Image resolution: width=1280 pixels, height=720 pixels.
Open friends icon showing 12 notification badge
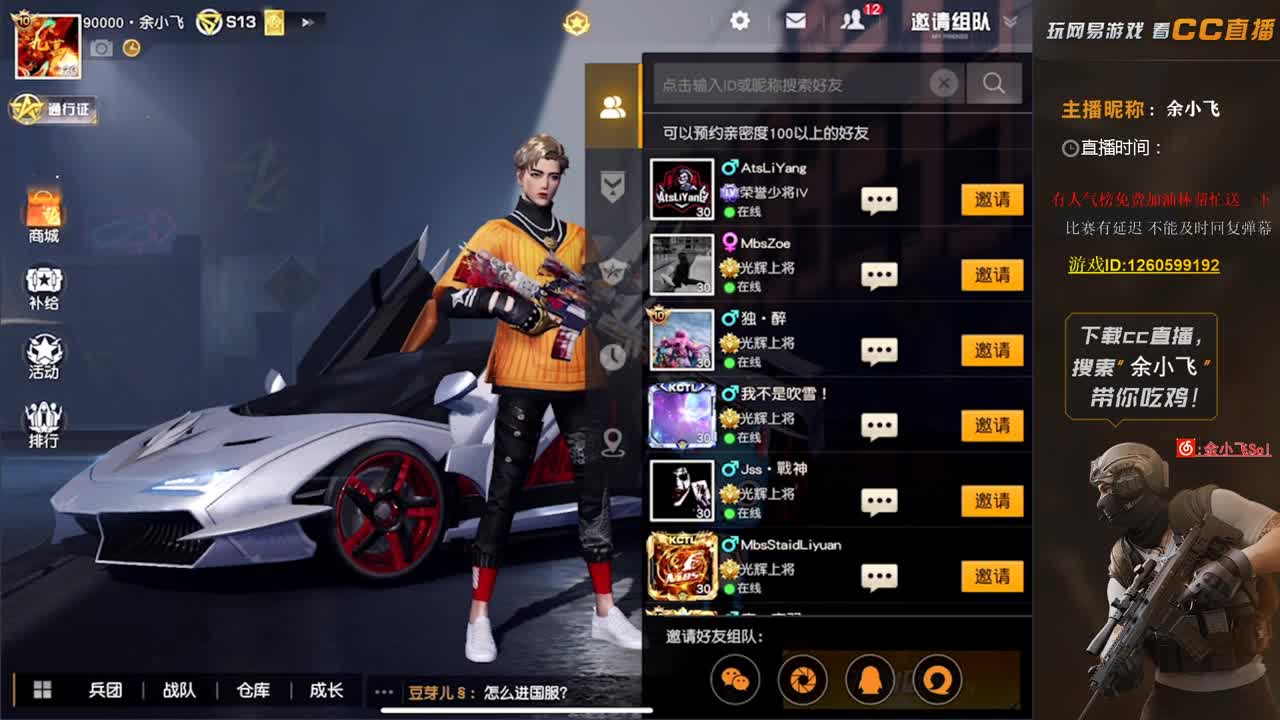[x=855, y=21]
